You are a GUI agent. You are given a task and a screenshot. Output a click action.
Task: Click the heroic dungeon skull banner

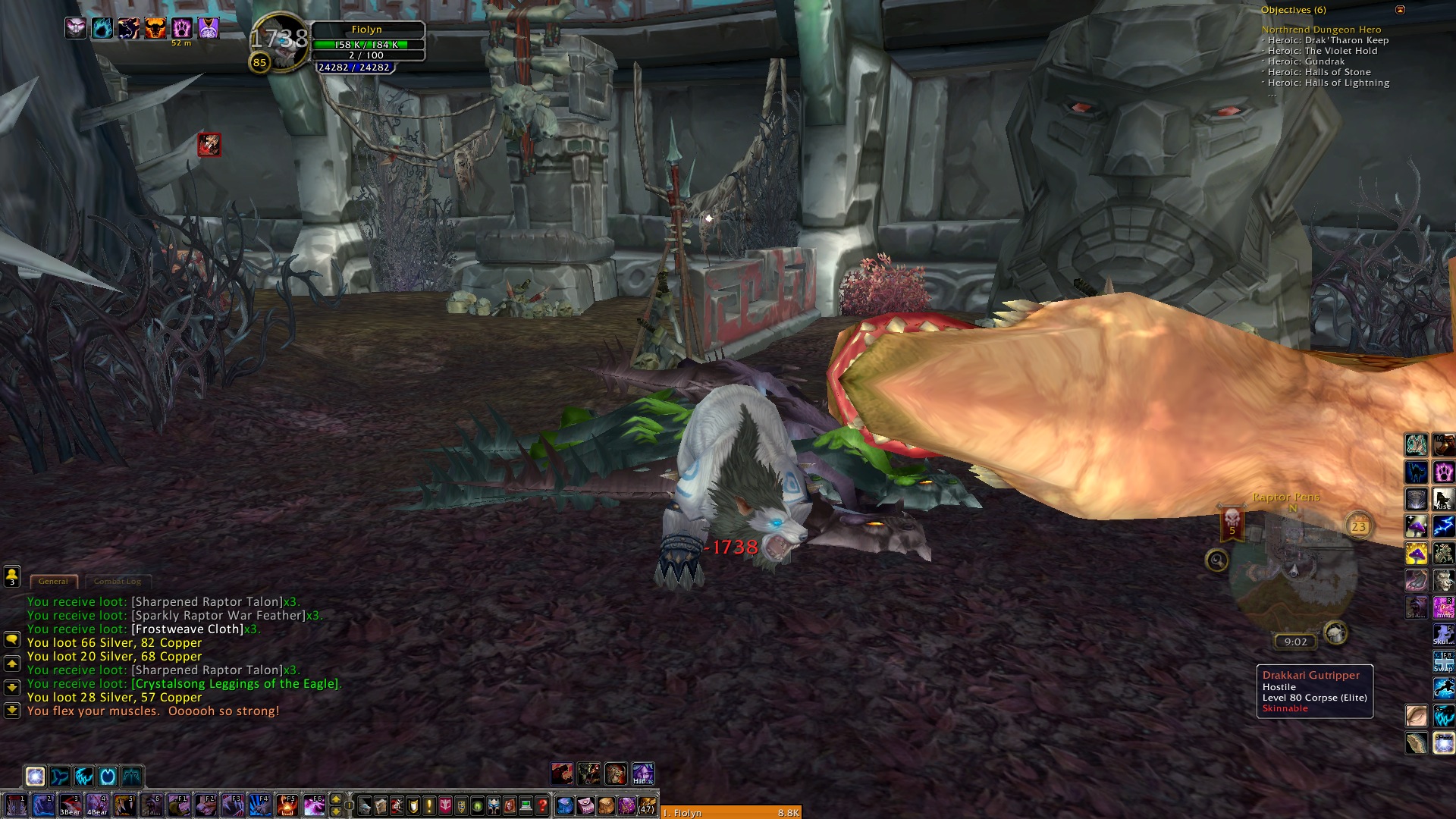click(1232, 522)
